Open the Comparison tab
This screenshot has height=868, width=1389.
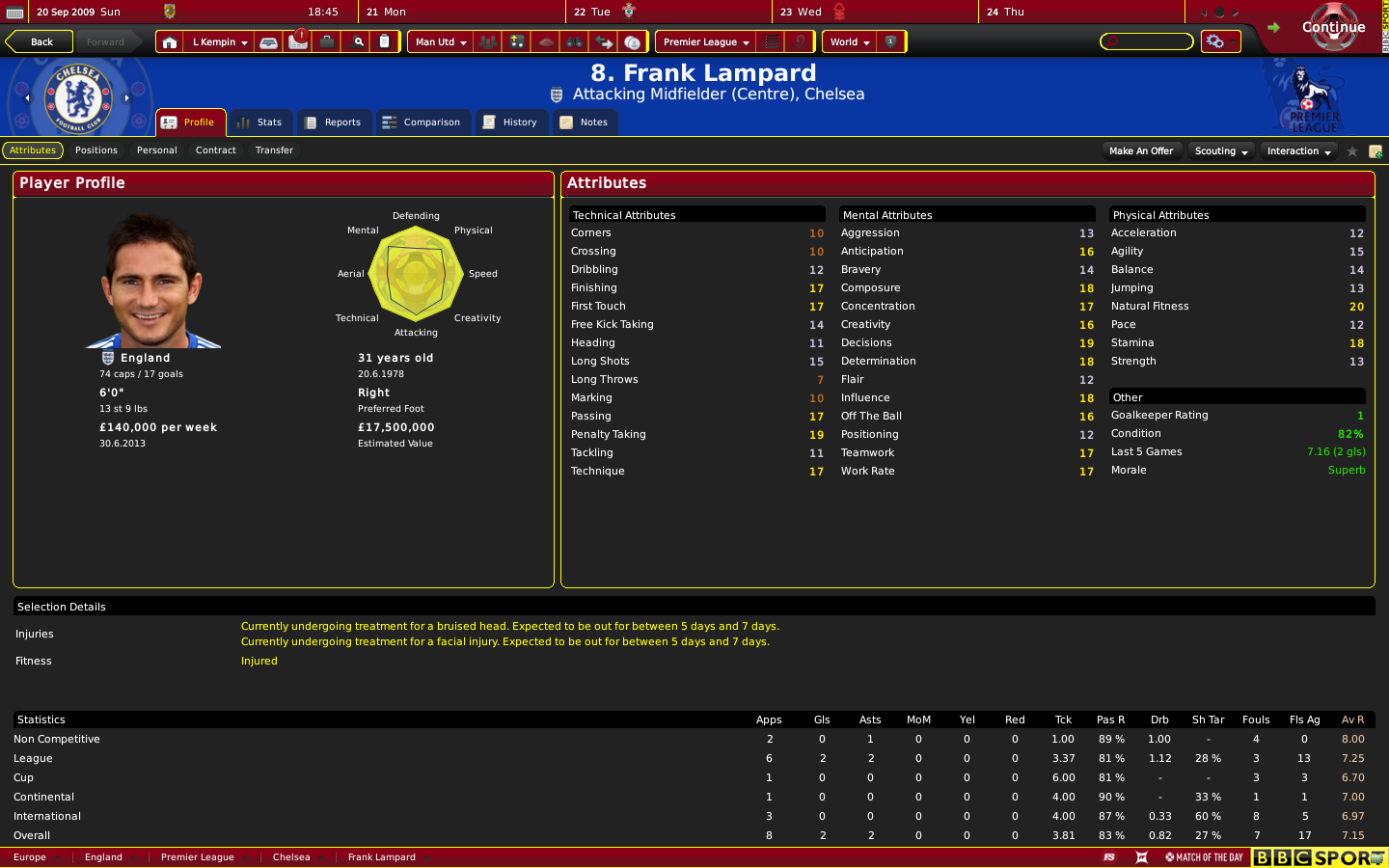coord(422,122)
